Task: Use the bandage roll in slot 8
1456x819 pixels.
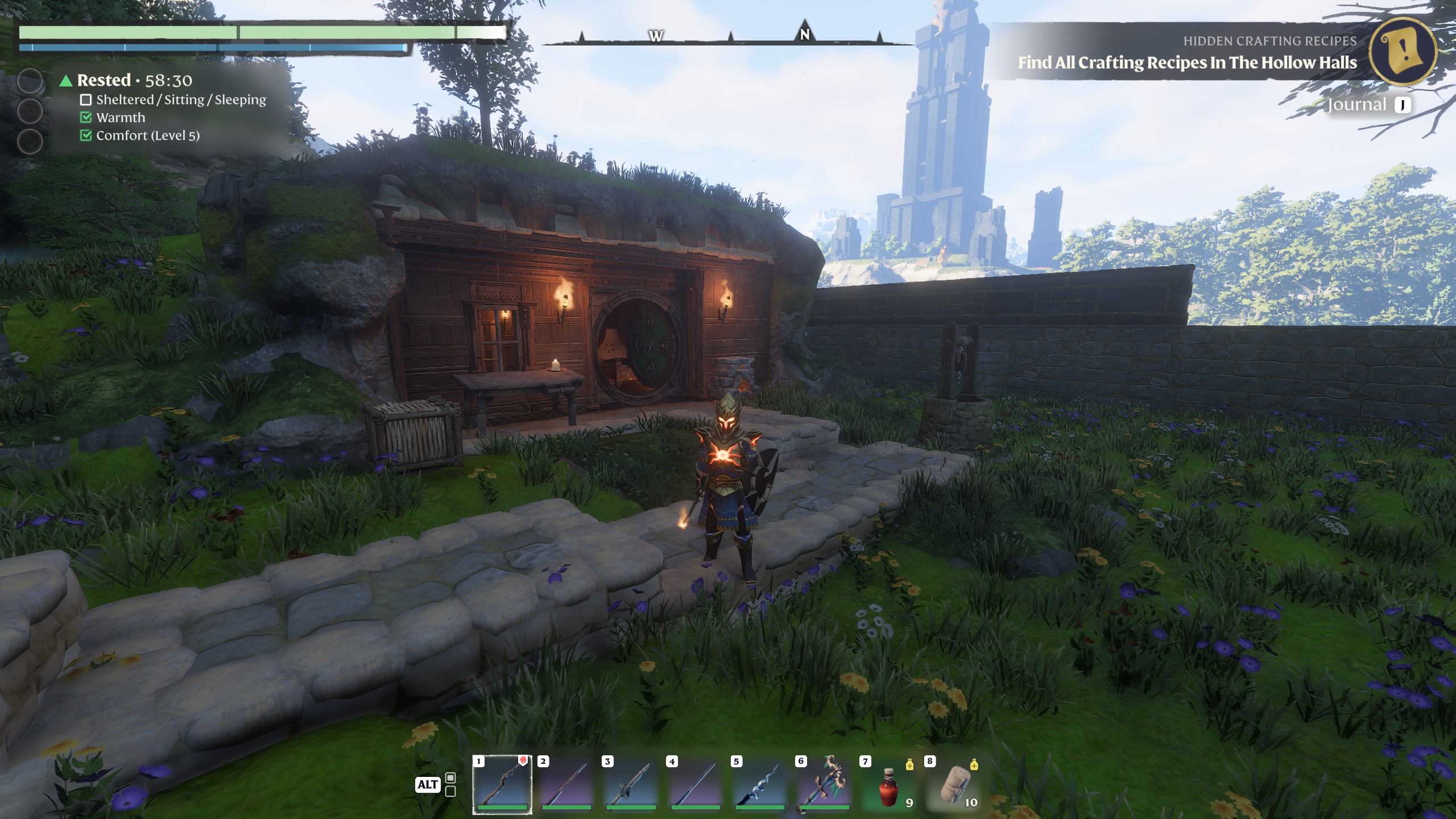Action: click(x=953, y=784)
